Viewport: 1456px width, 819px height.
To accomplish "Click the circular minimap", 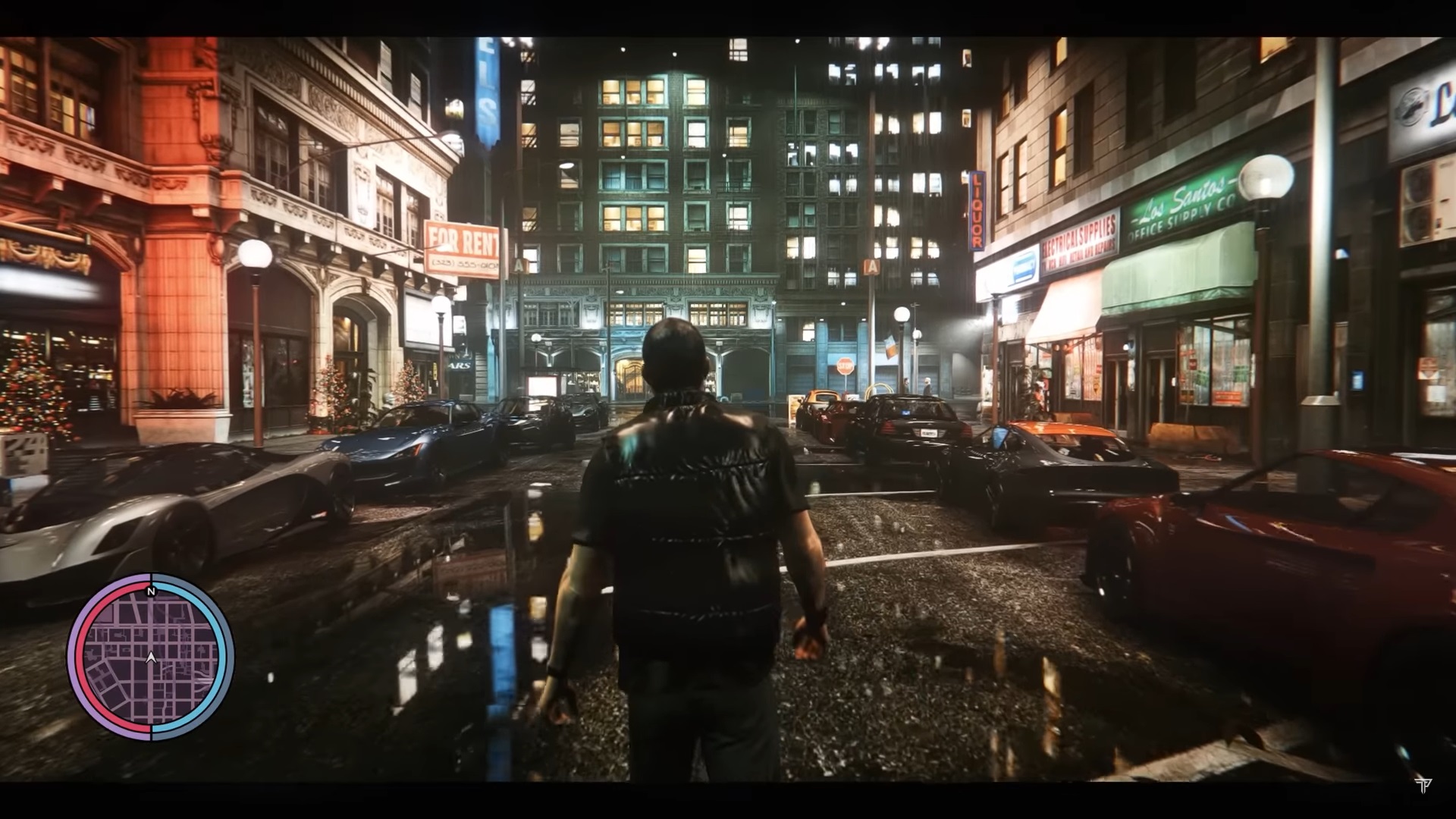I will [x=151, y=657].
